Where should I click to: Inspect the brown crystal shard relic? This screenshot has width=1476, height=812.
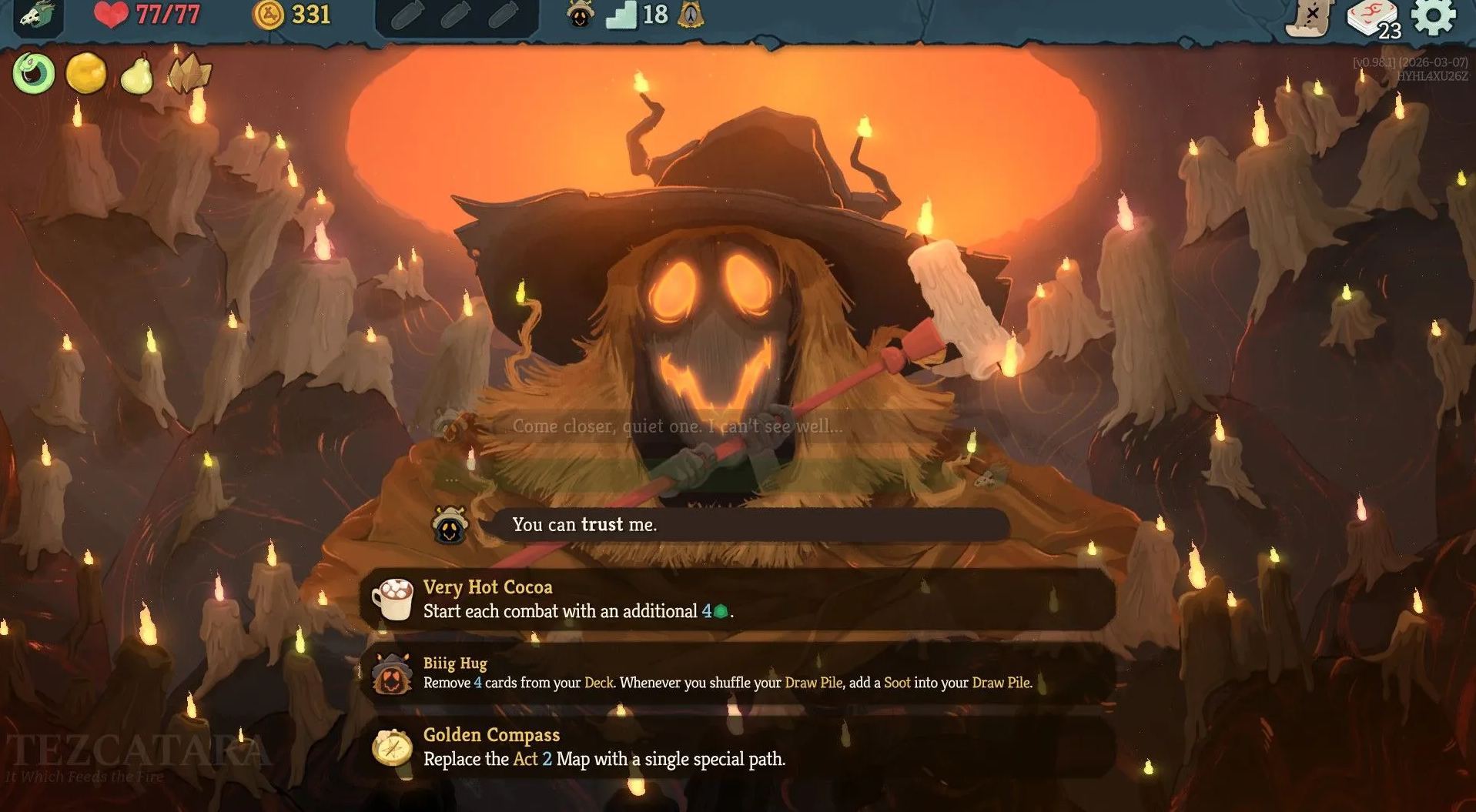(189, 74)
